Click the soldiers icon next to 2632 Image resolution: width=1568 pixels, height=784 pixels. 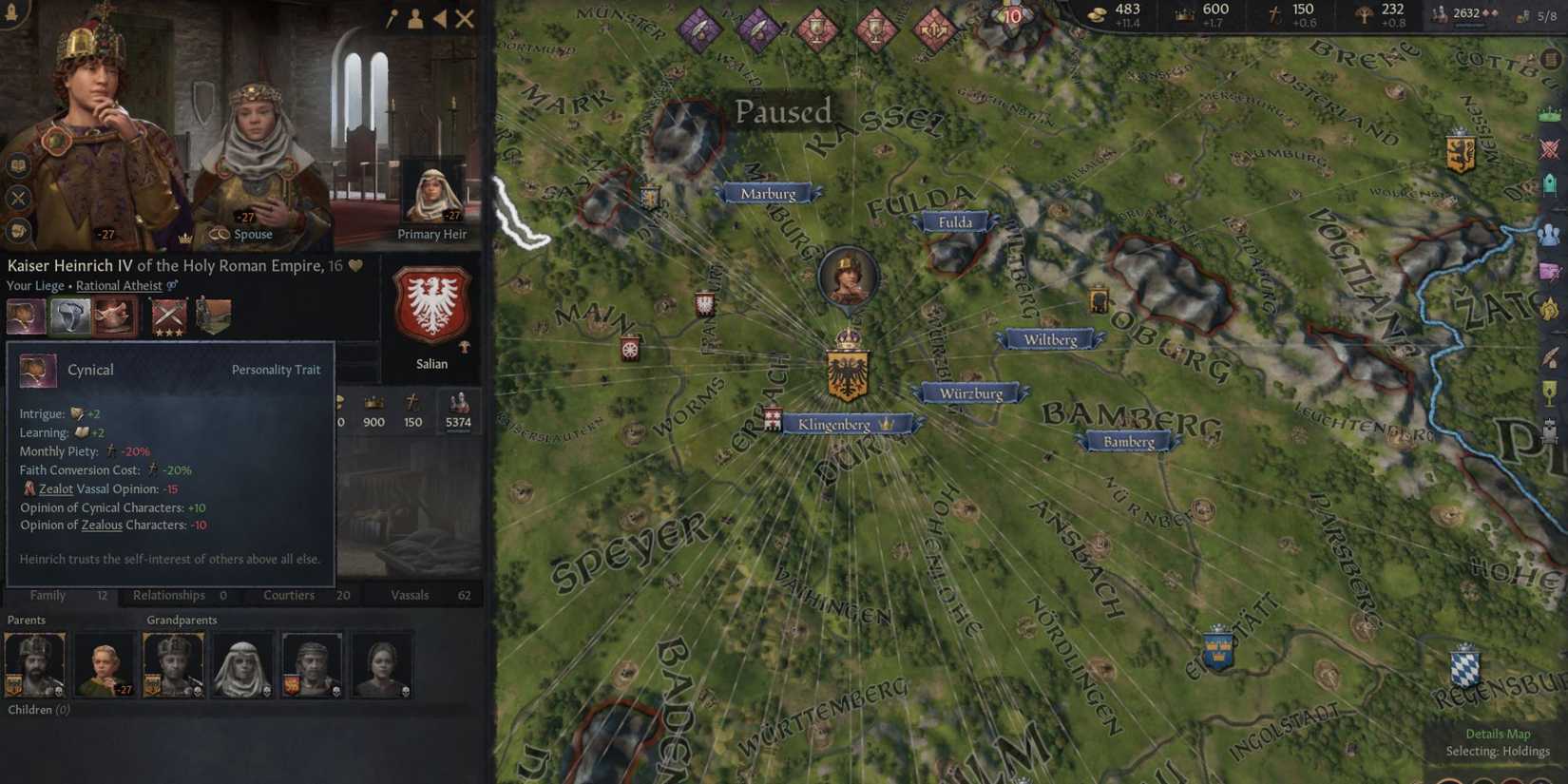[x=1437, y=14]
